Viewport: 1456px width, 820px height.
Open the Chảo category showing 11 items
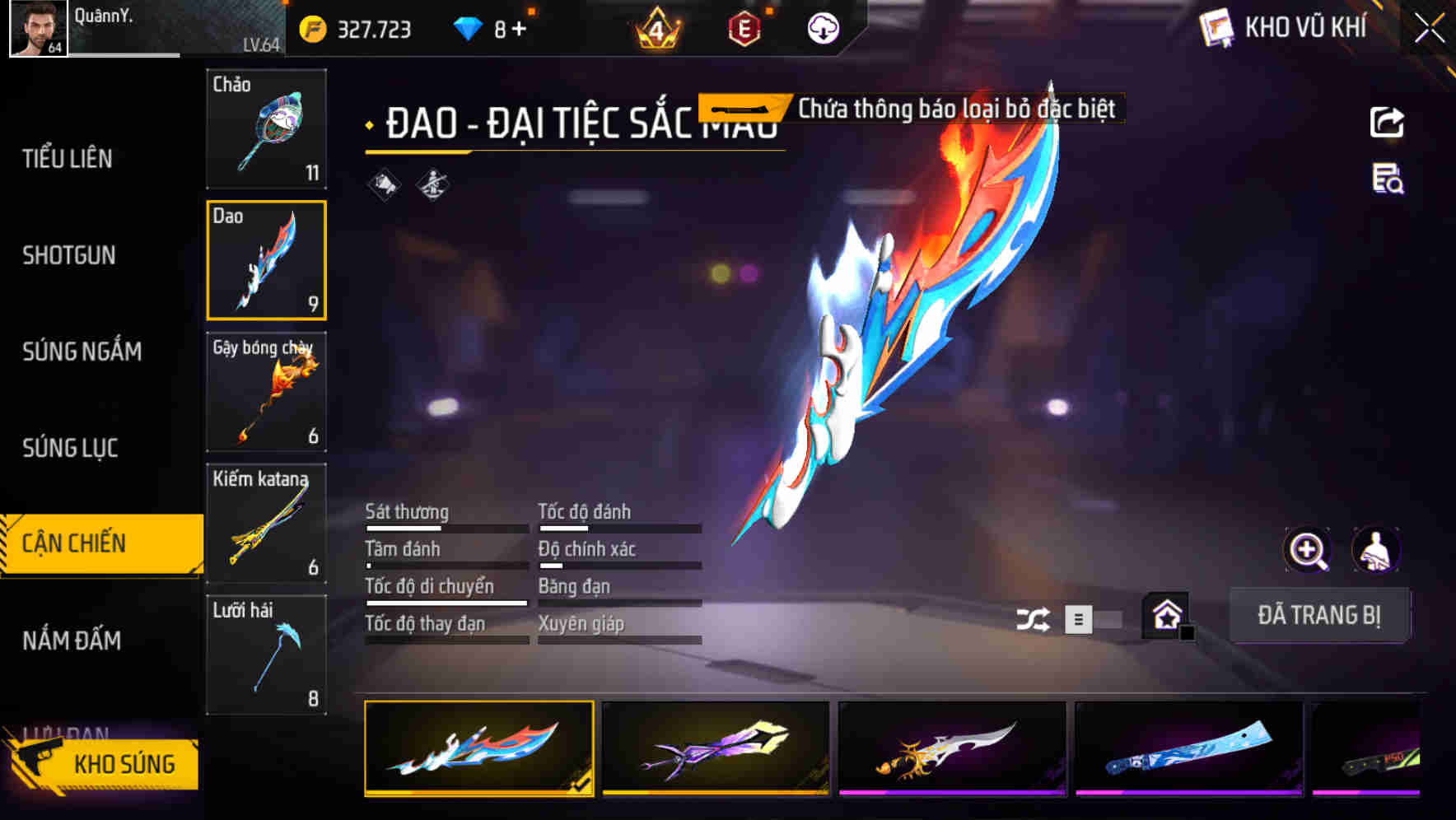pyautogui.click(x=267, y=128)
